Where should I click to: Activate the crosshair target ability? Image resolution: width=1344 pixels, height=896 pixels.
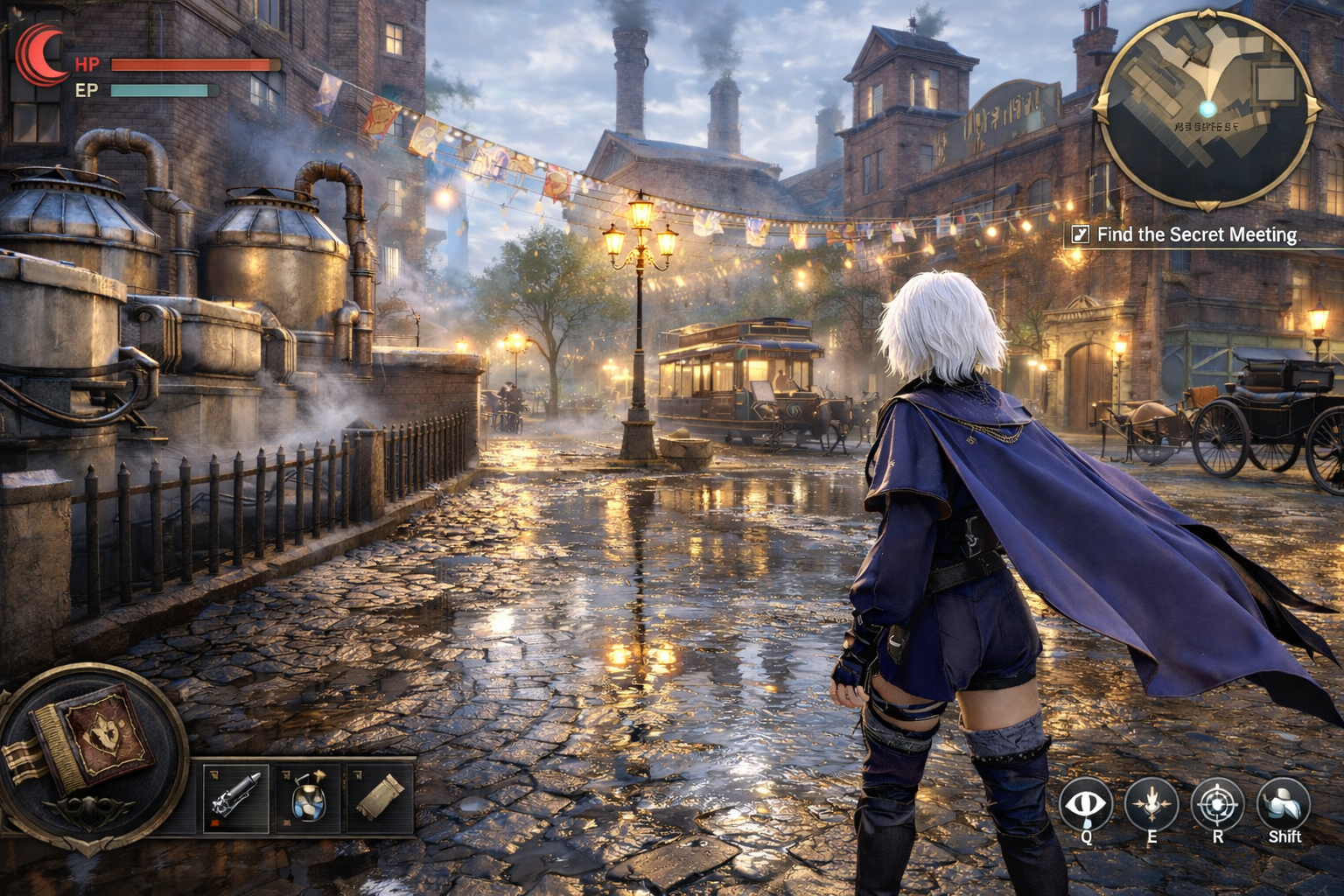tap(1217, 804)
